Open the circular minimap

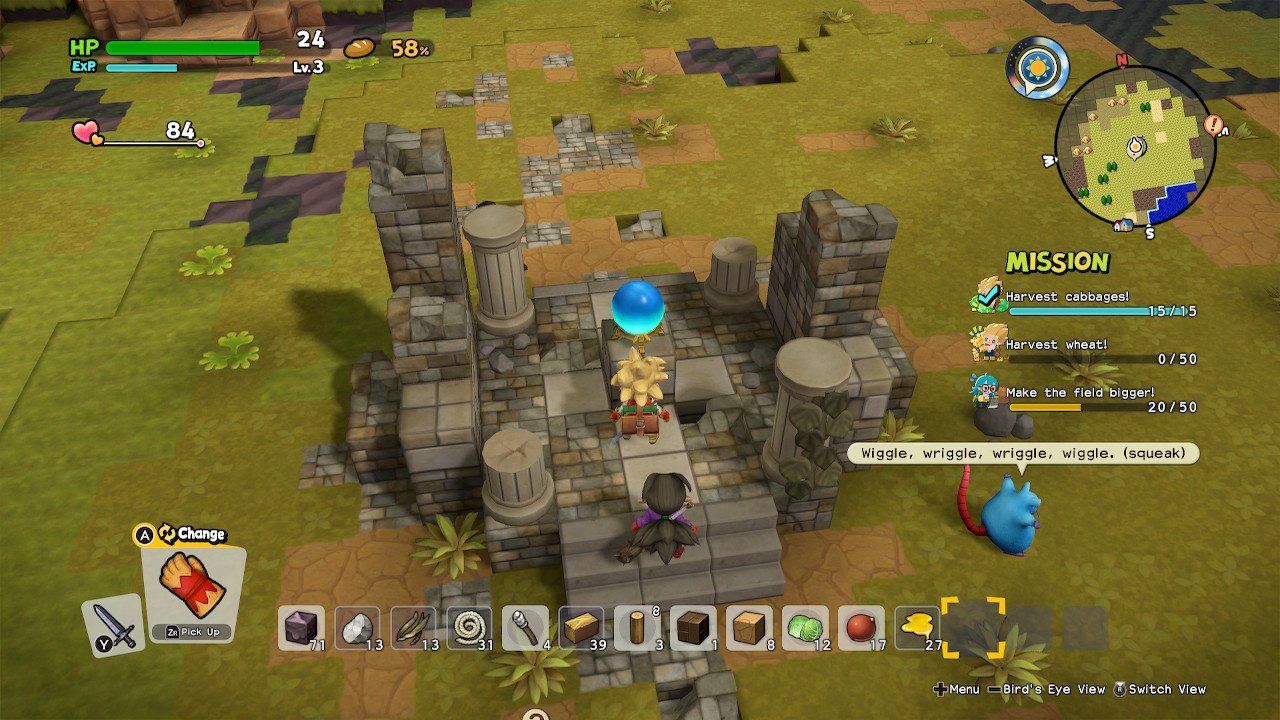pyautogui.click(x=1135, y=146)
